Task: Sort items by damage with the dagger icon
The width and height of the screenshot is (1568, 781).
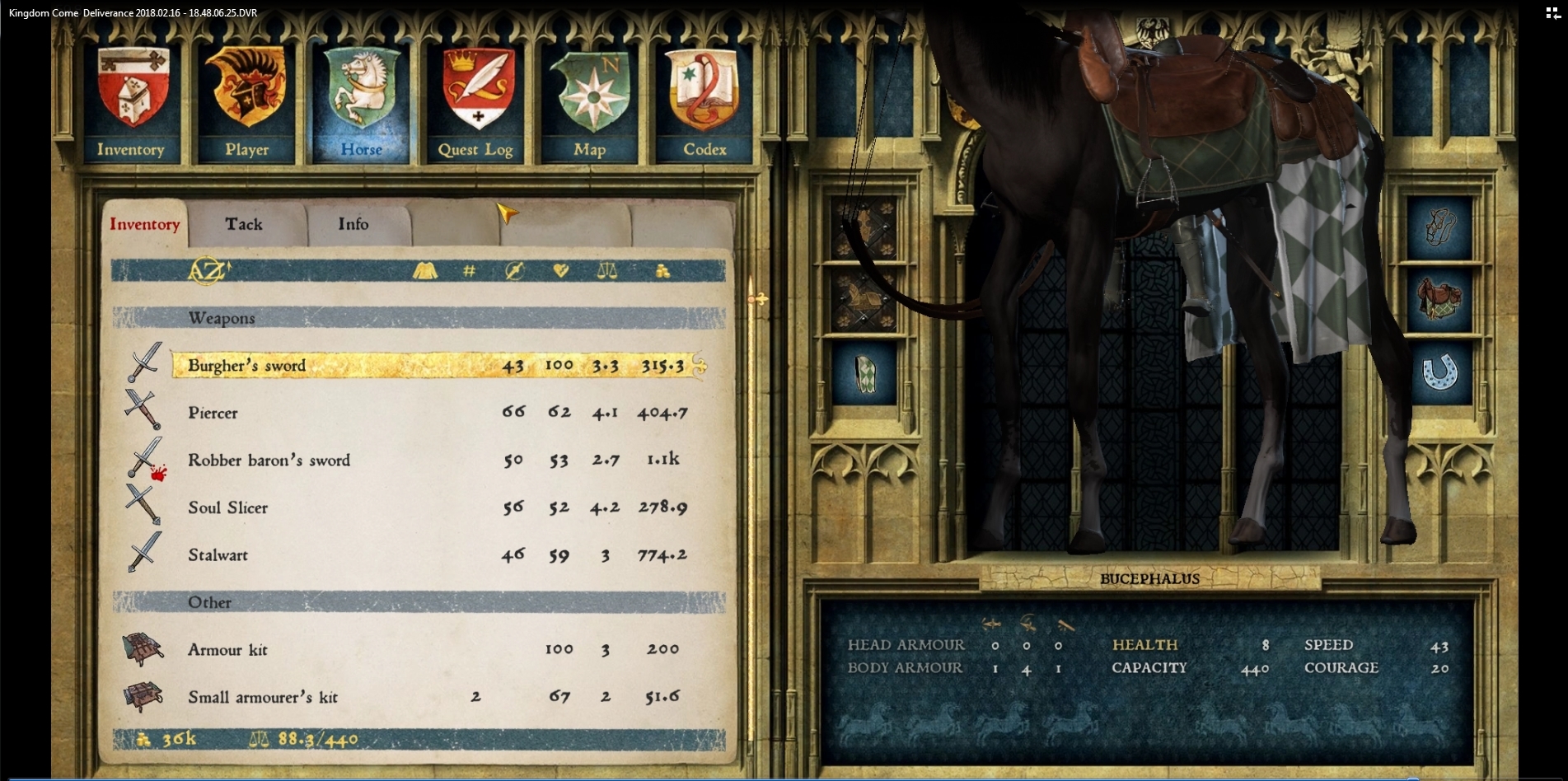Action: coord(515,270)
